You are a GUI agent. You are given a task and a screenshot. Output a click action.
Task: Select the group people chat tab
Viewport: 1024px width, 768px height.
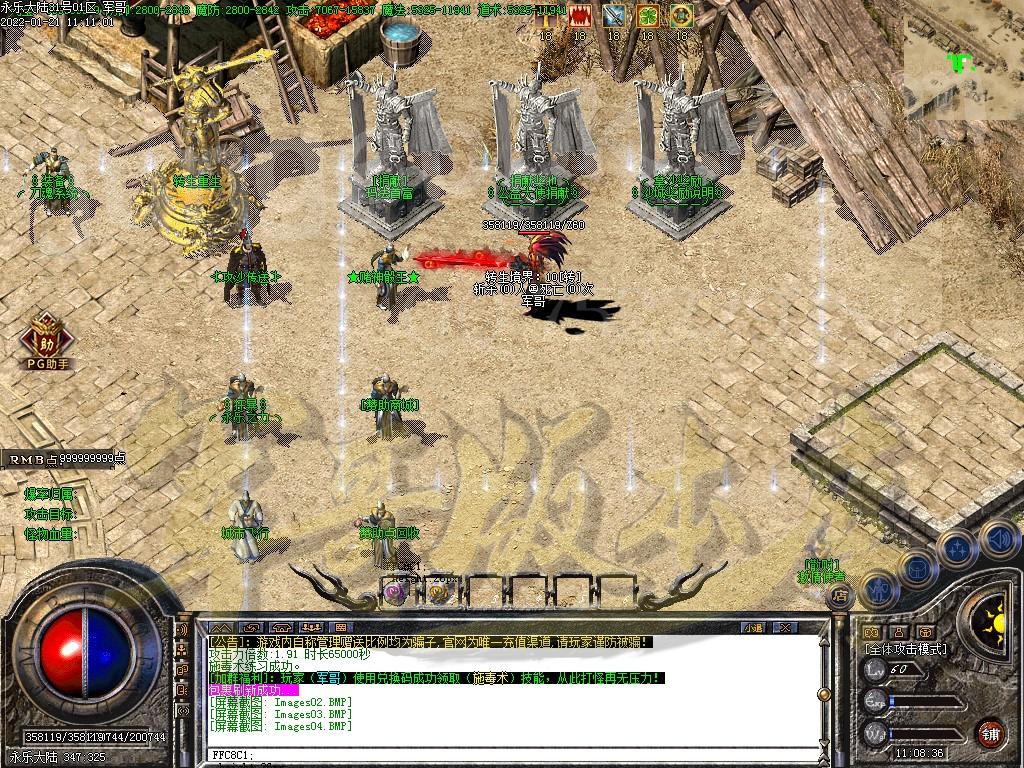[x=310, y=627]
